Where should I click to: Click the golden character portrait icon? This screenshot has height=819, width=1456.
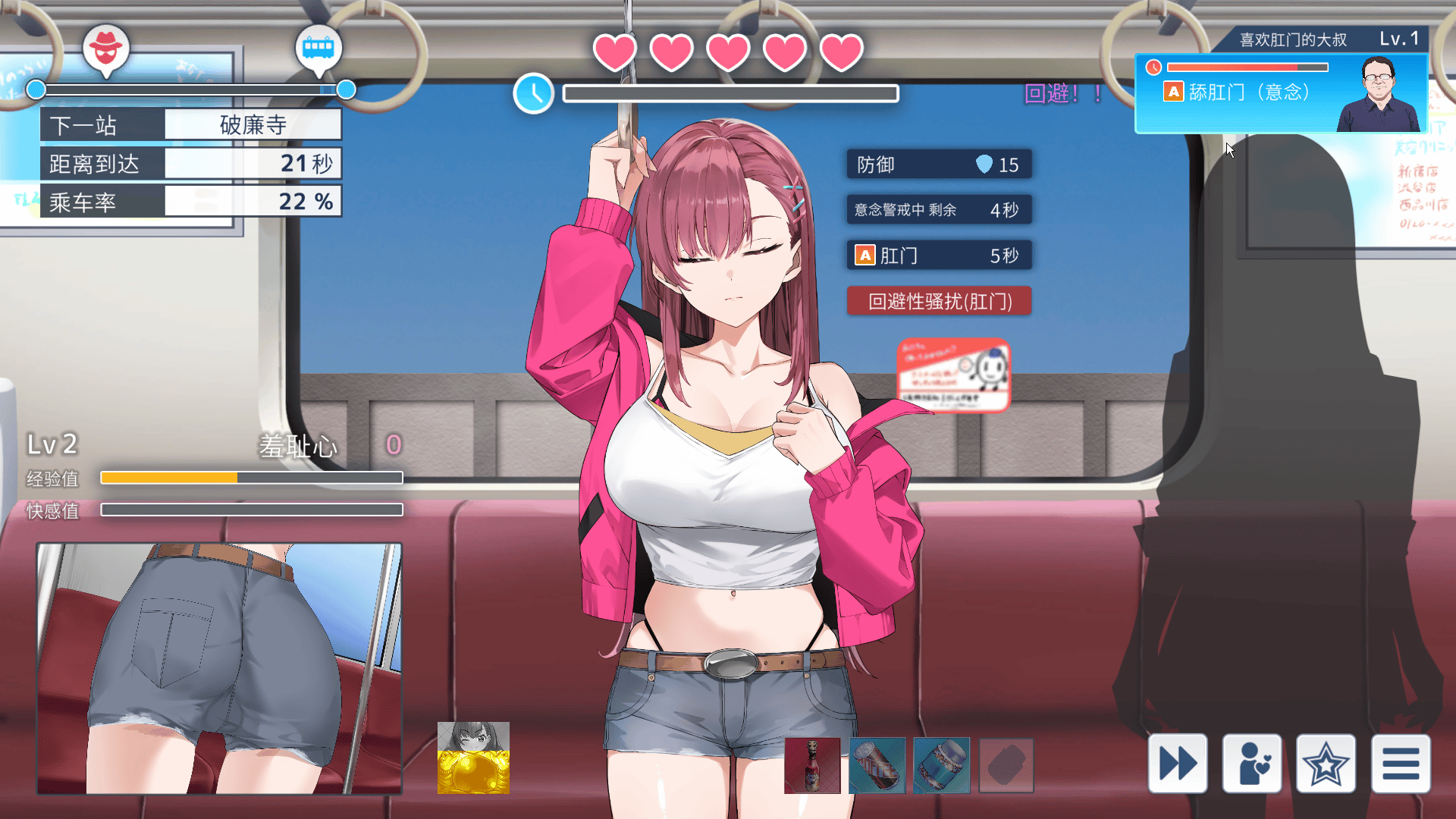[x=473, y=758]
